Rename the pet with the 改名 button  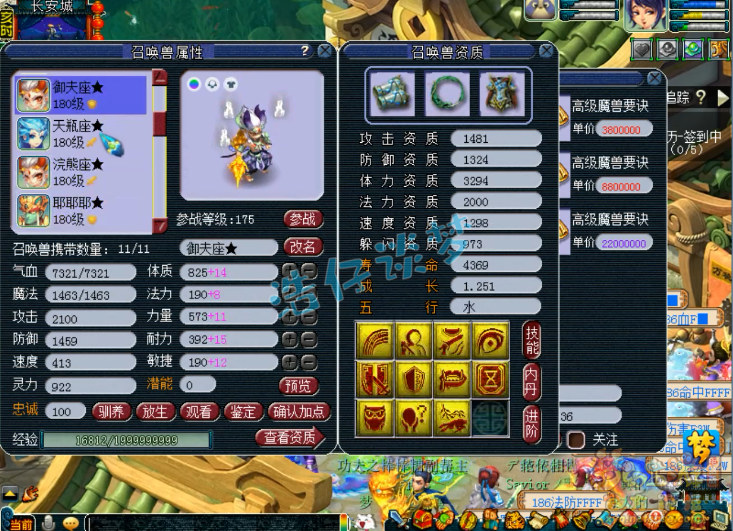(x=303, y=247)
